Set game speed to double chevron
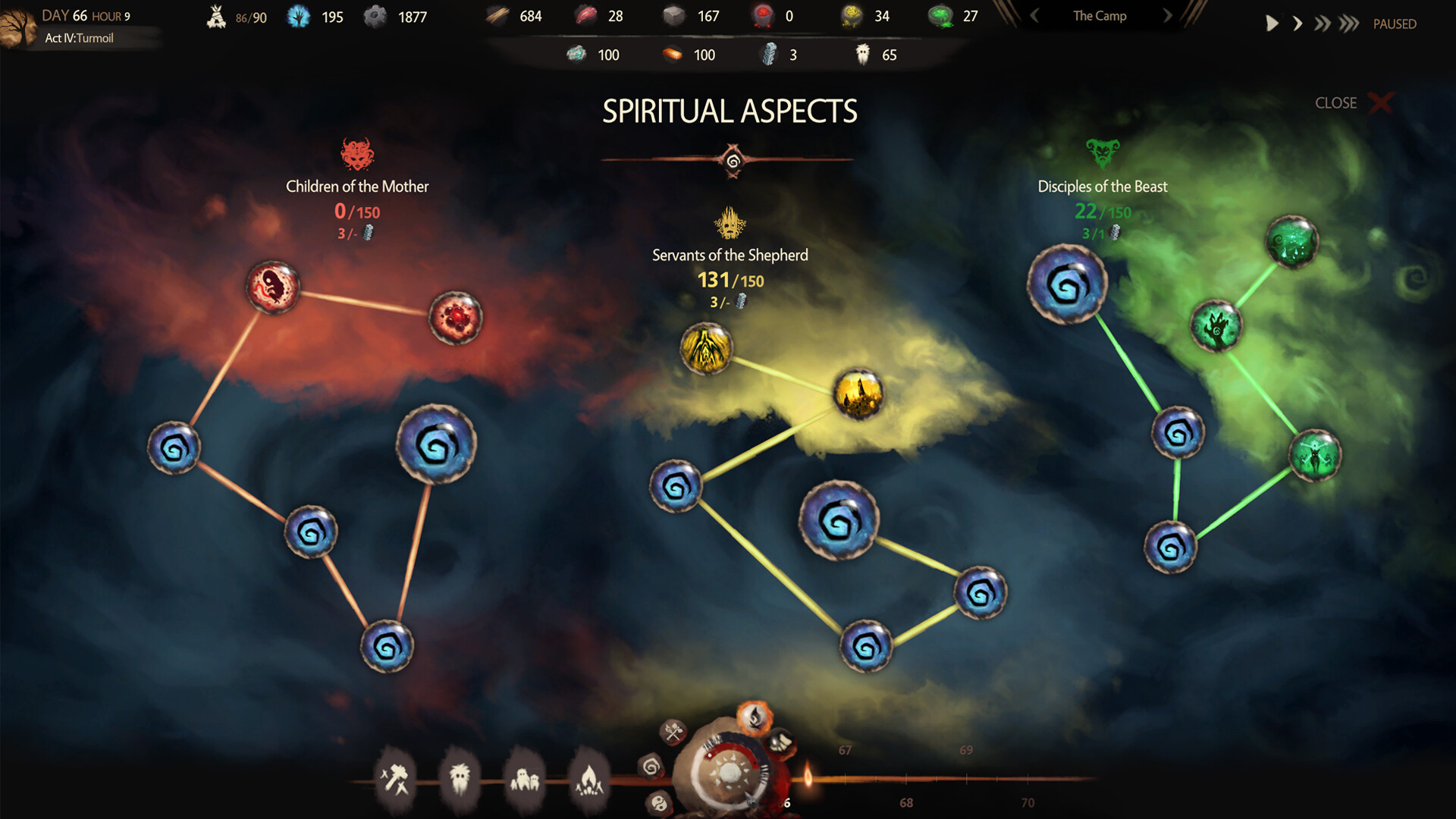The height and width of the screenshot is (819, 1456). click(1322, 24)
